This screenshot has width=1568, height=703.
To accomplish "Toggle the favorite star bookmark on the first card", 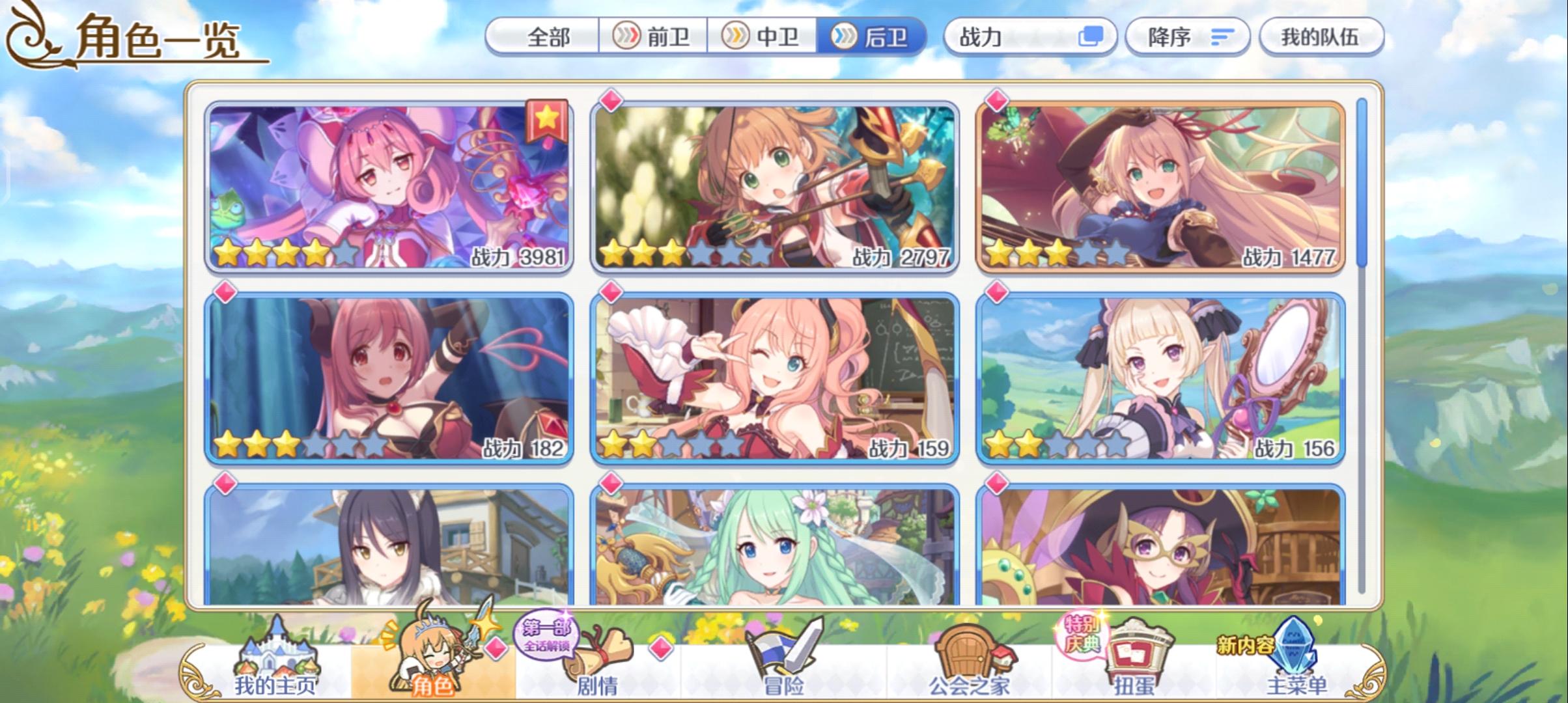I will (x=546, y=120).
